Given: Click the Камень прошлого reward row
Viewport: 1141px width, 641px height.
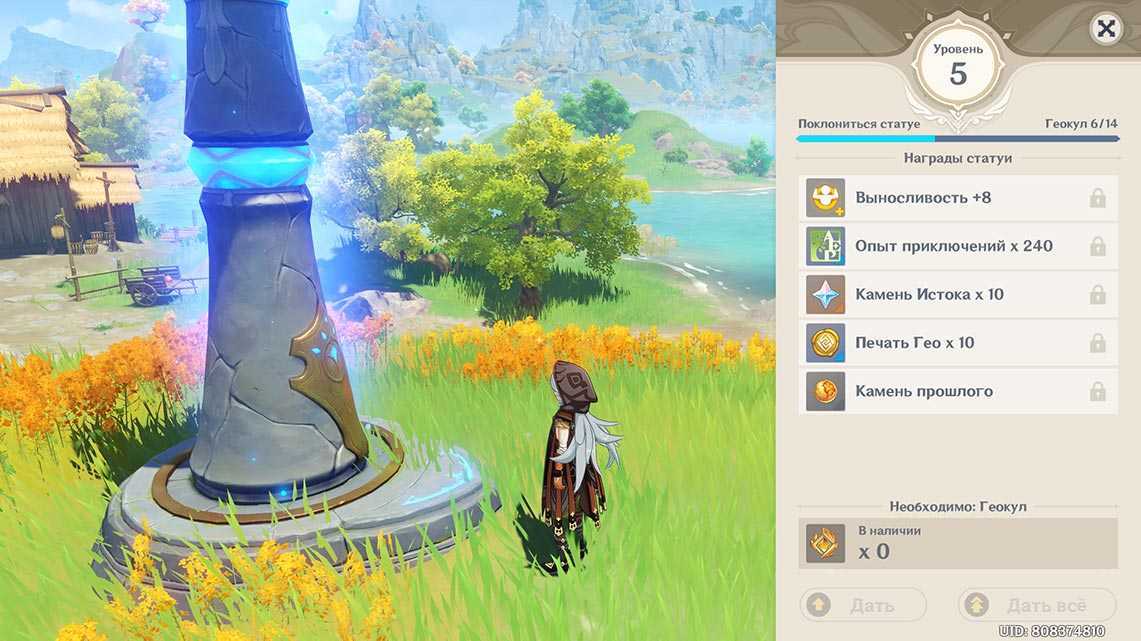Looking at the screenshot, I should [958, 391].
